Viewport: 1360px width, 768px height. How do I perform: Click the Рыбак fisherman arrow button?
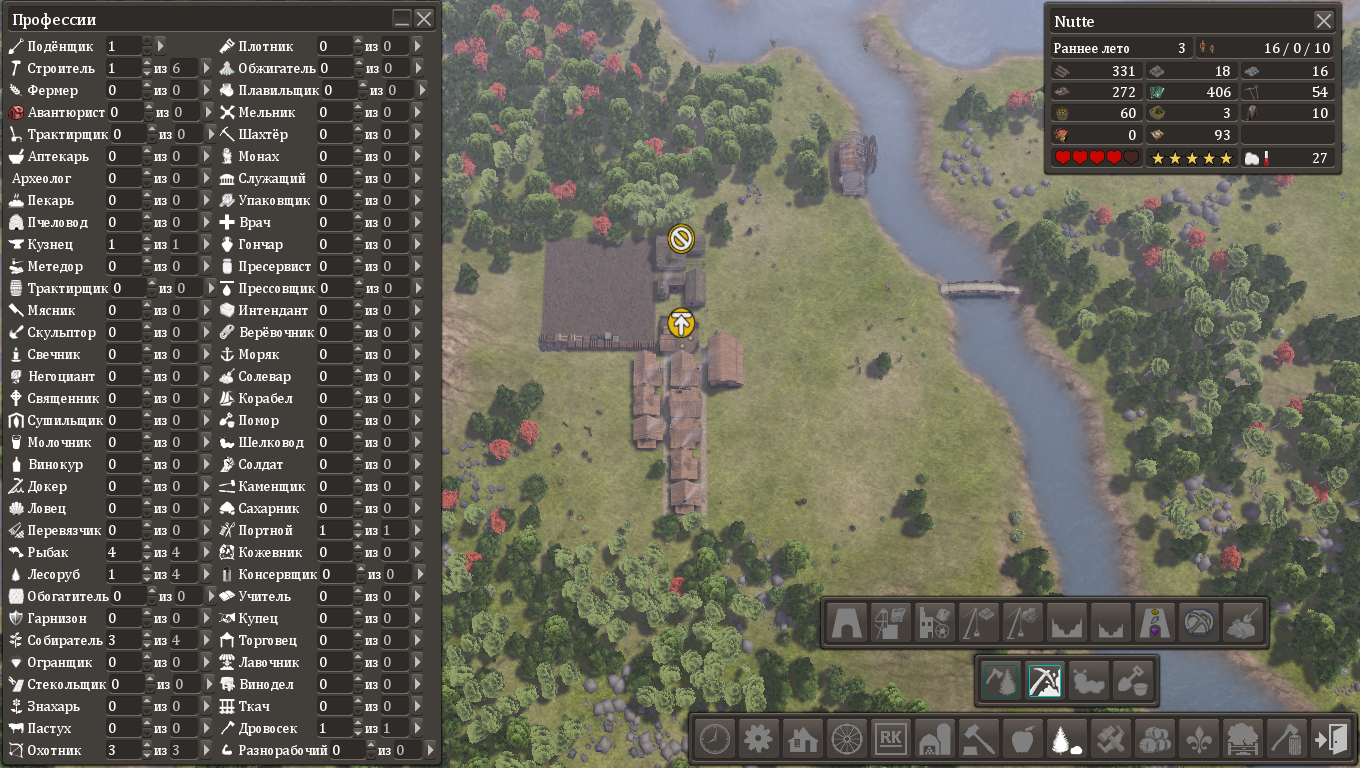(x=207, y=552)
